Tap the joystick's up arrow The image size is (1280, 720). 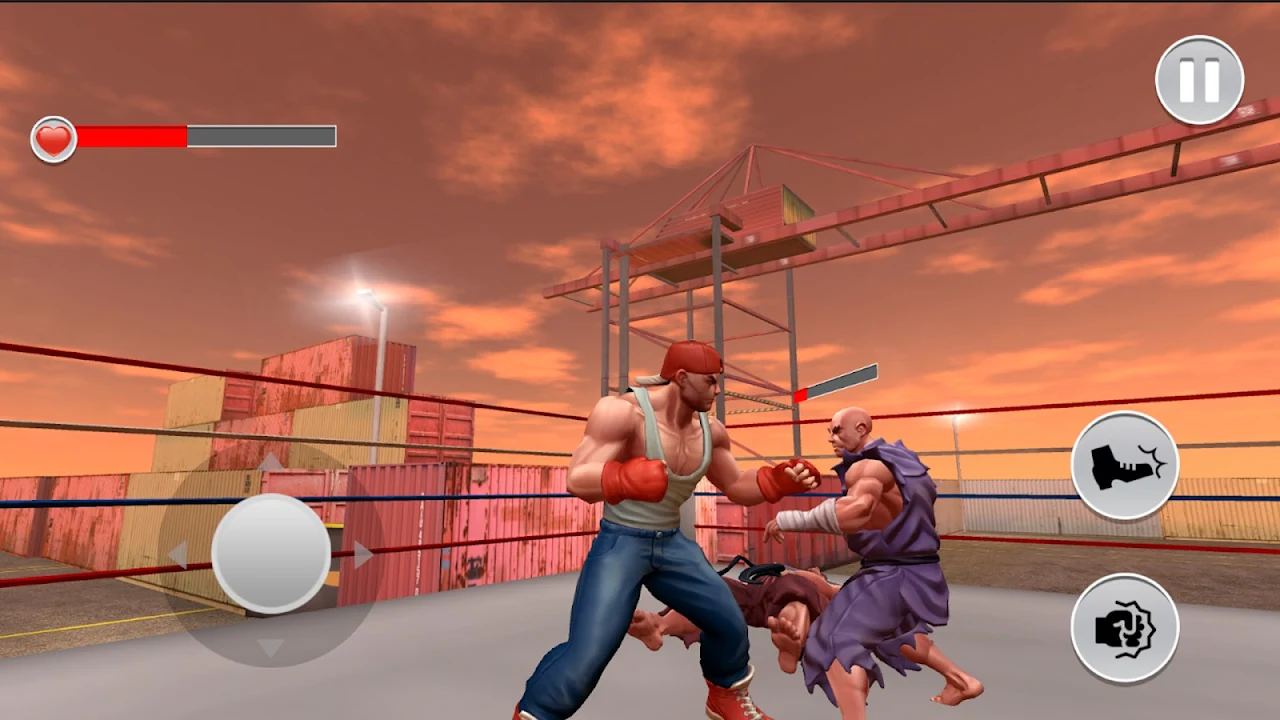click(x=270, y=462)
